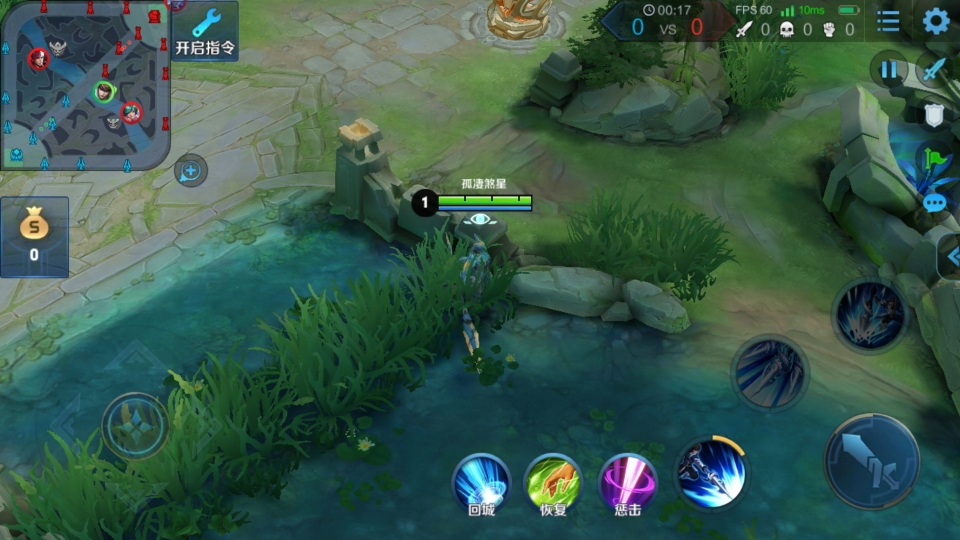Viewport: 960px width, 540px height.
Task: Show the scoreboard list icon
Action: tap(887, 21)
